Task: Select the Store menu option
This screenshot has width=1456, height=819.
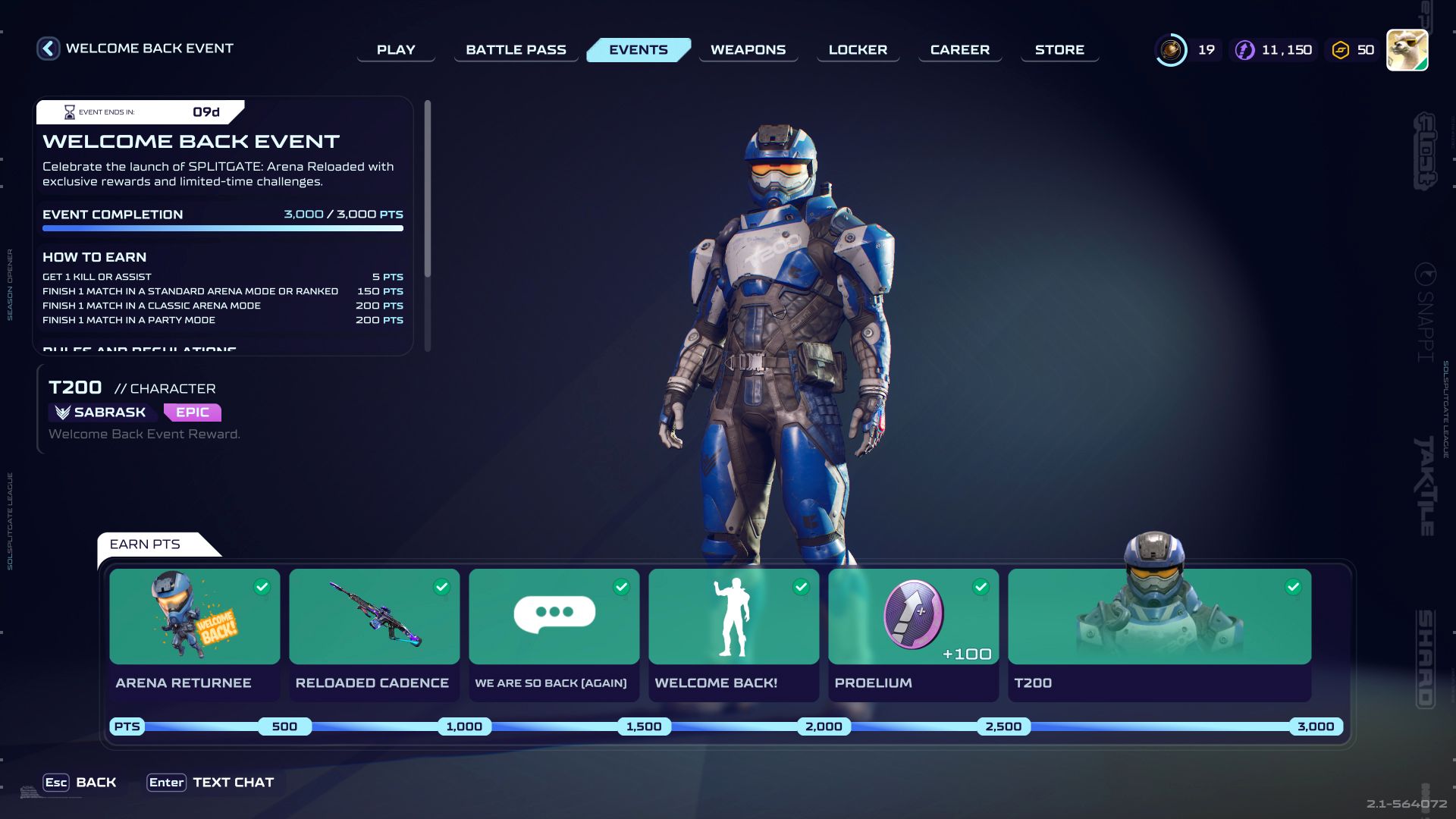Action: (1059, 49)
